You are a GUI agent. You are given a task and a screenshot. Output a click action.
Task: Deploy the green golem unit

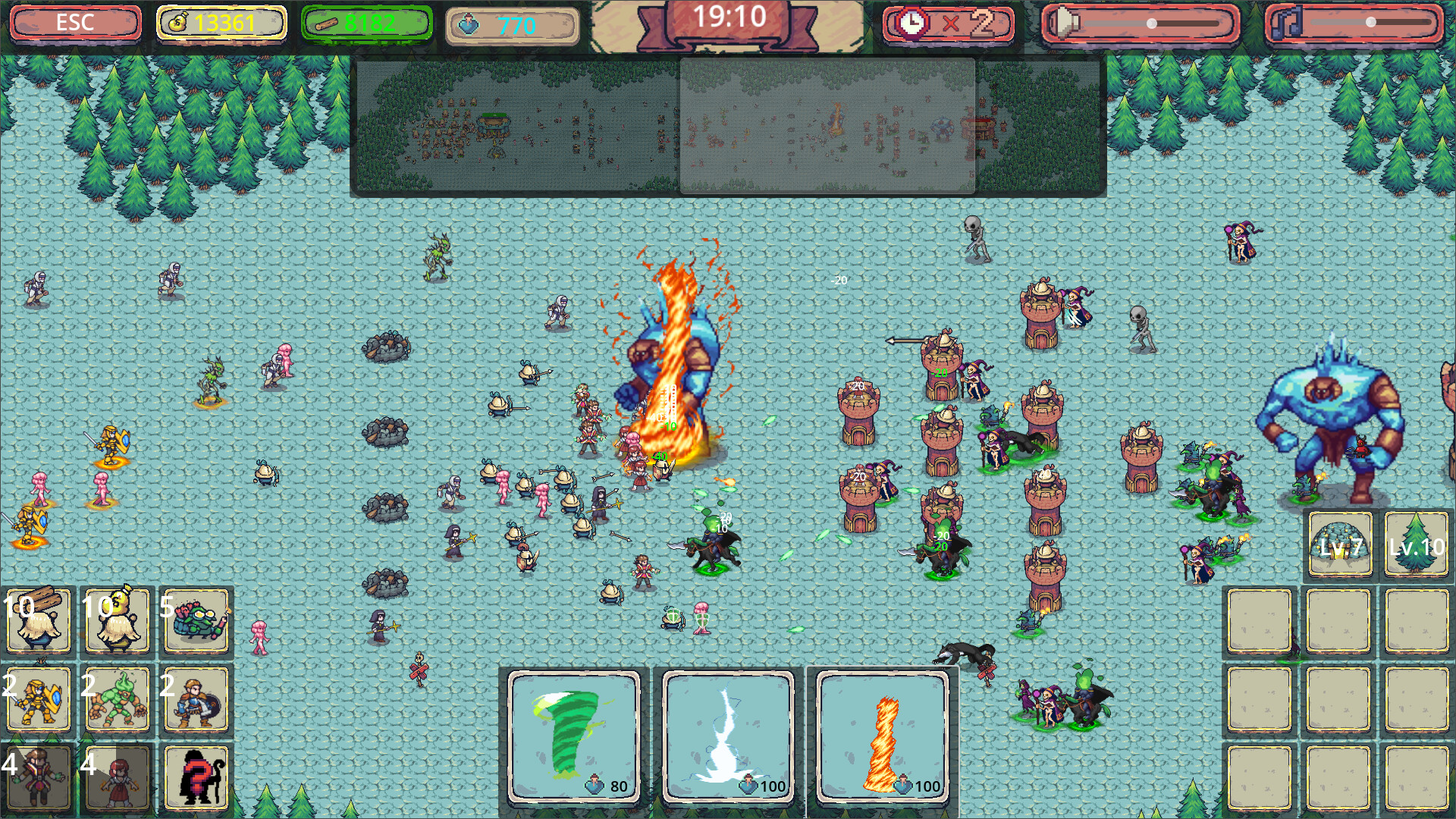point(118,699)
